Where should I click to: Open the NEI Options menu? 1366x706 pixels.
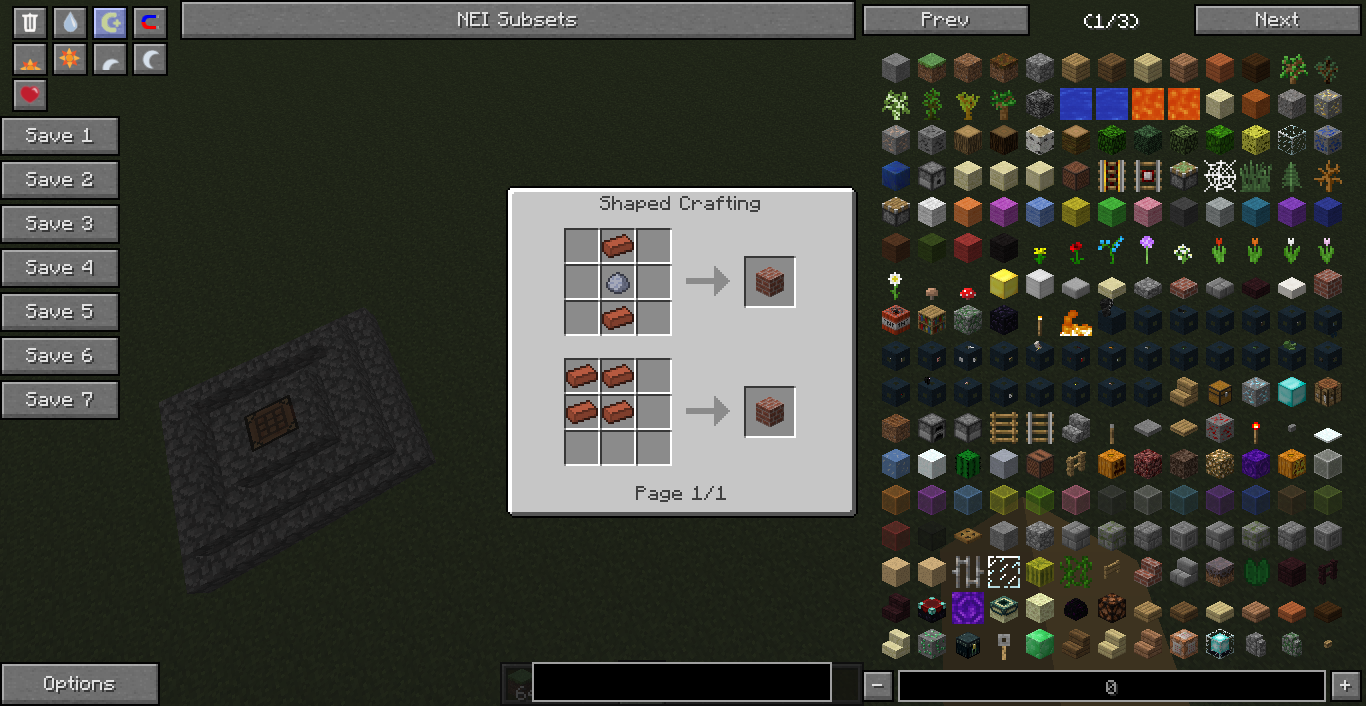pyautogui.click(x=79, y=684)
